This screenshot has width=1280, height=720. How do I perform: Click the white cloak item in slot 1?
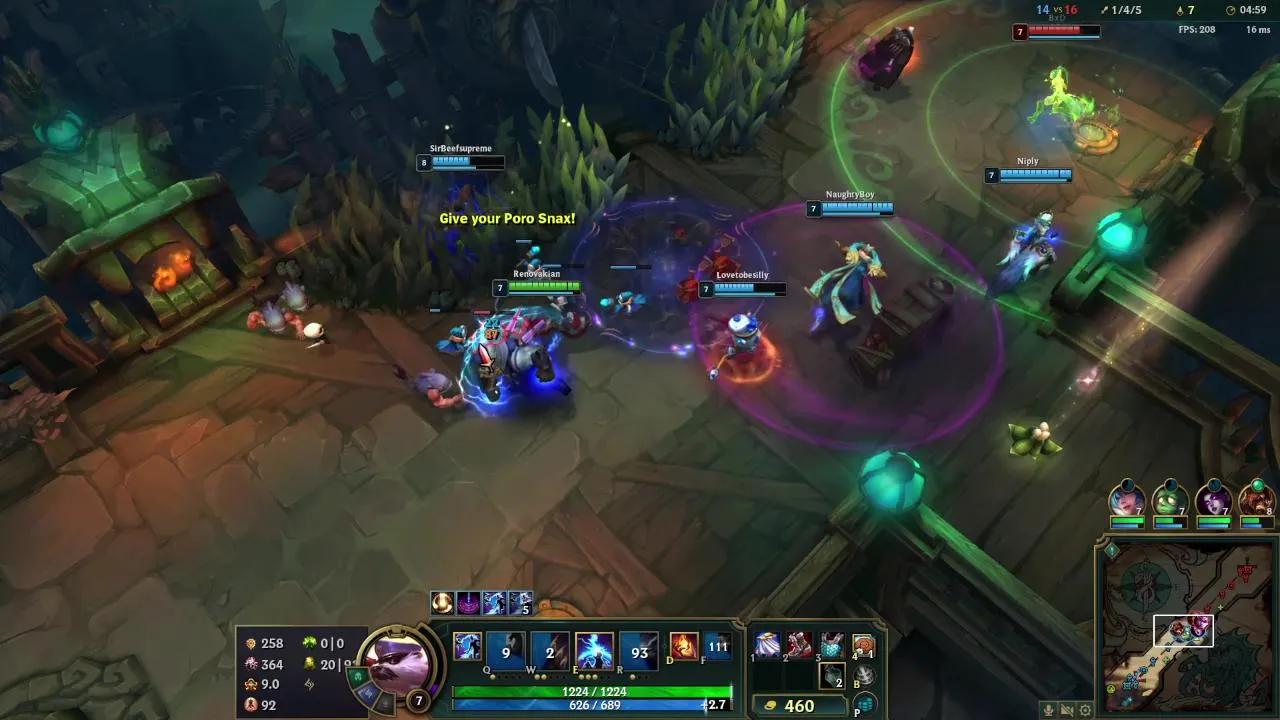(x=768, y=644)
